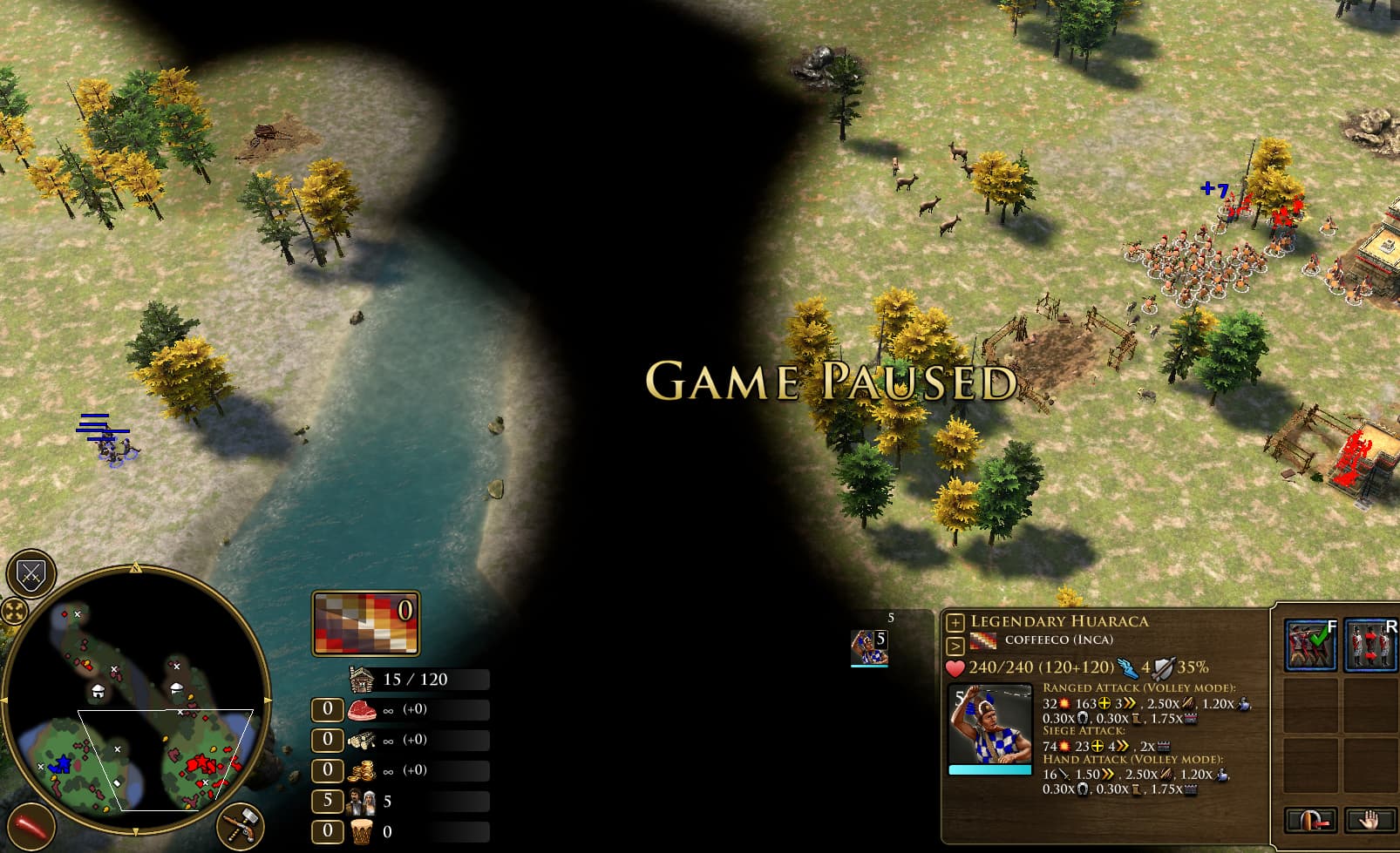This screenshot has width=1400, height=853.
Task: Click the four-arrows button beside the minimap
Action: coord(14,611)
